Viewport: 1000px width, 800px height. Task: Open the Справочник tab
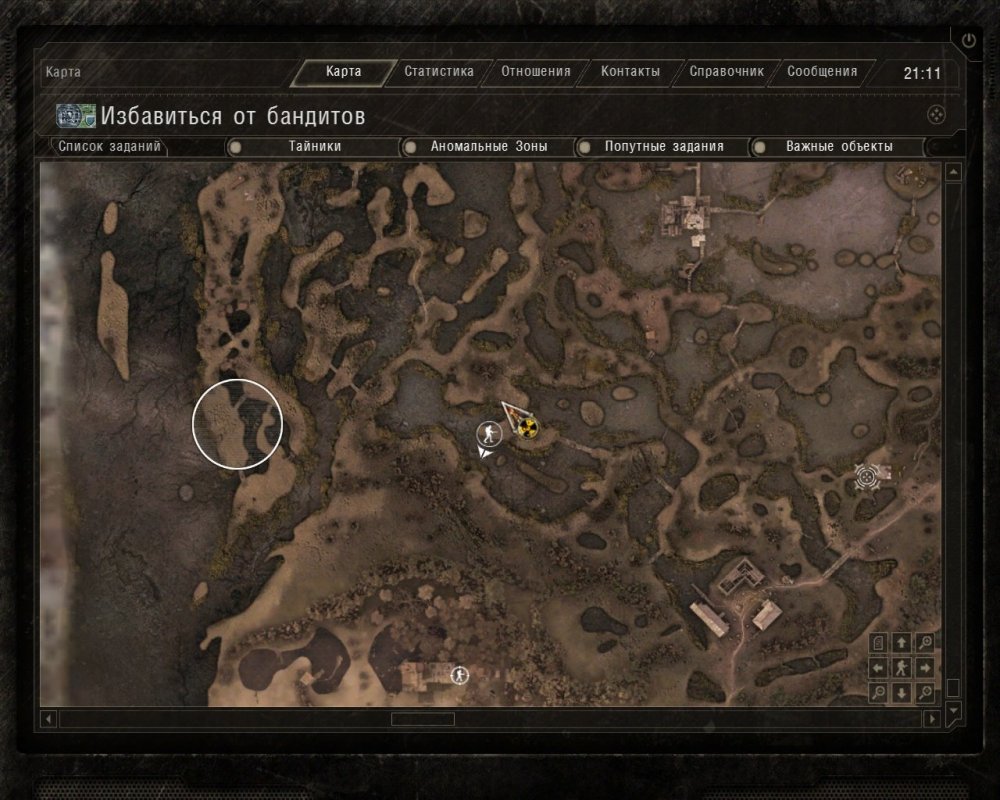(726, 72)
